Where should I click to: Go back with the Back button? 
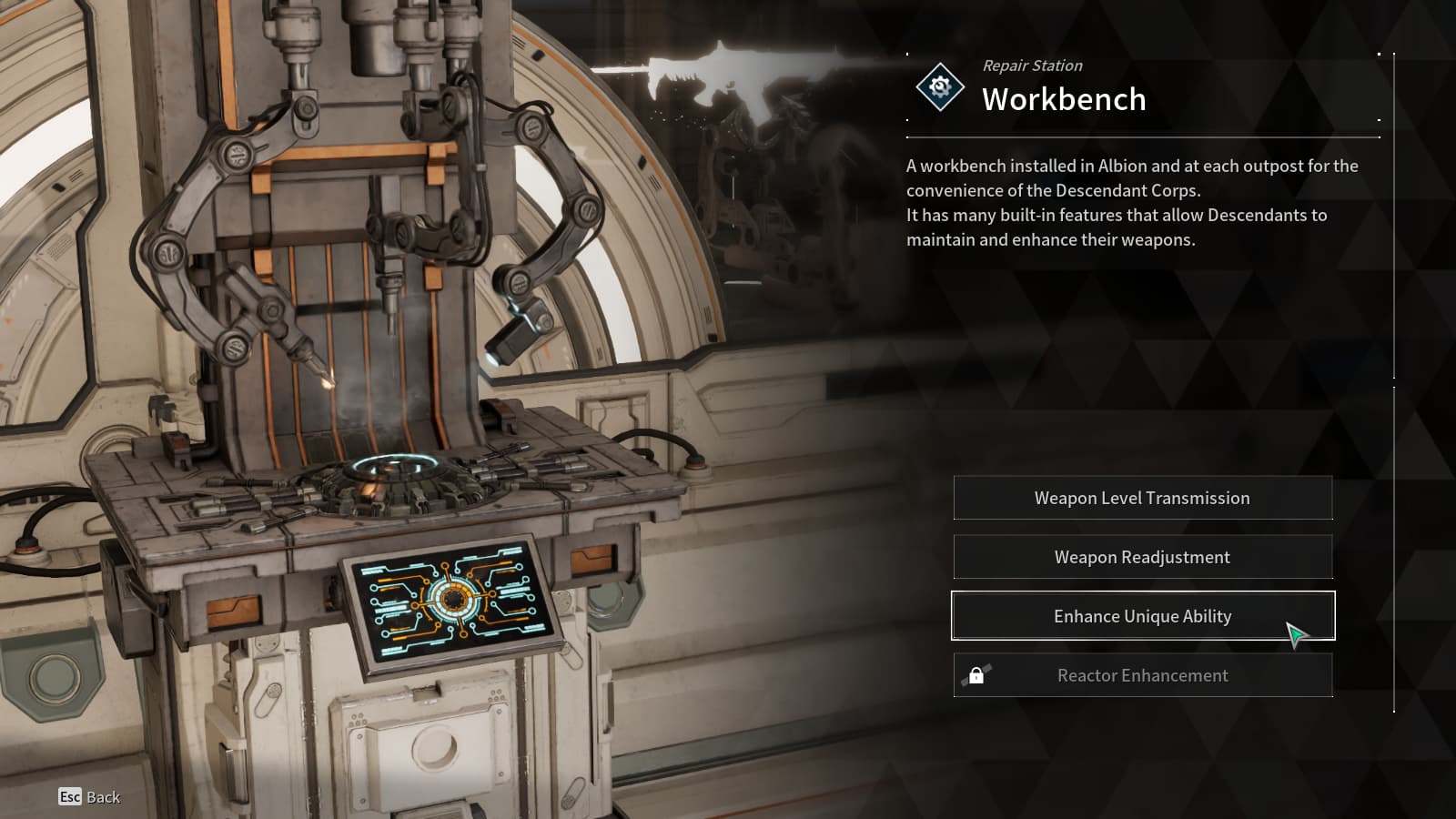click(x=89, y=797)
